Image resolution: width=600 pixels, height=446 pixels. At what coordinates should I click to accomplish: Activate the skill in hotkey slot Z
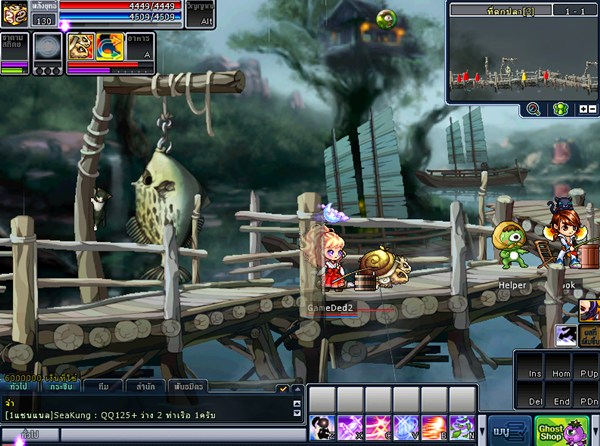pyautogui.click(x=322, y=428)
